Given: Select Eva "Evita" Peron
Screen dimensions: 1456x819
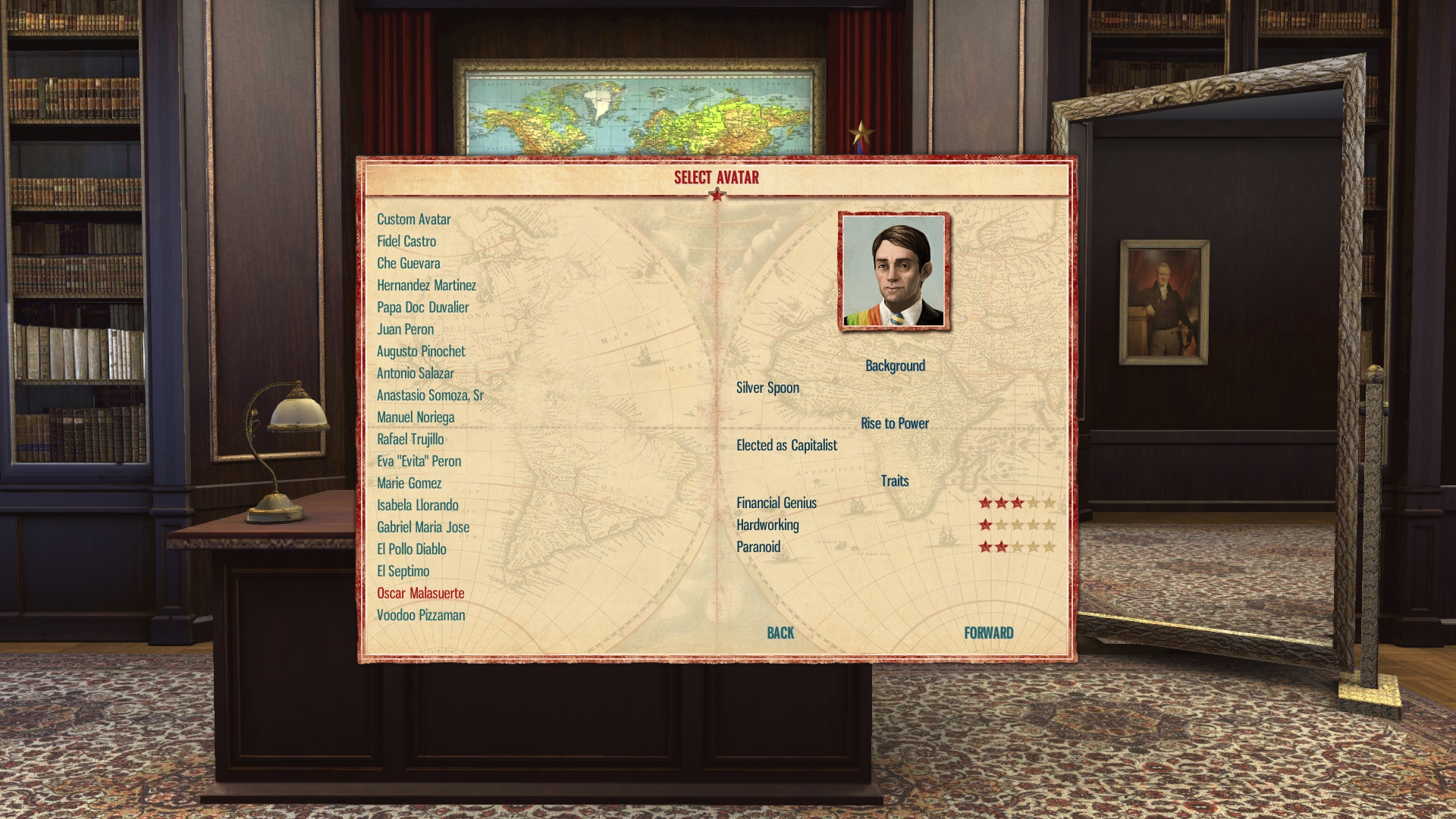Looking at the screenshot, I should [x=419, y=461].
